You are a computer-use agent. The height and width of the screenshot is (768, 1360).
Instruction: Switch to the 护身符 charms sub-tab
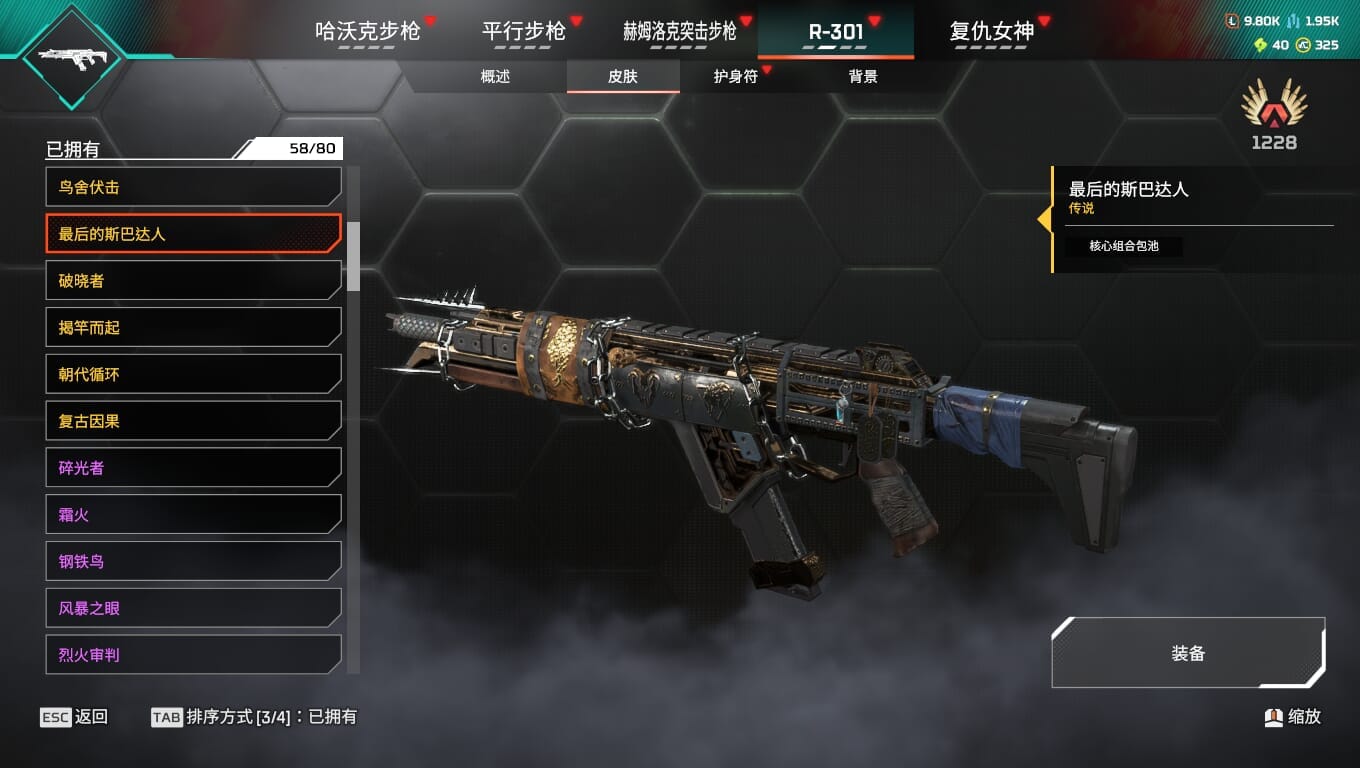735,77
